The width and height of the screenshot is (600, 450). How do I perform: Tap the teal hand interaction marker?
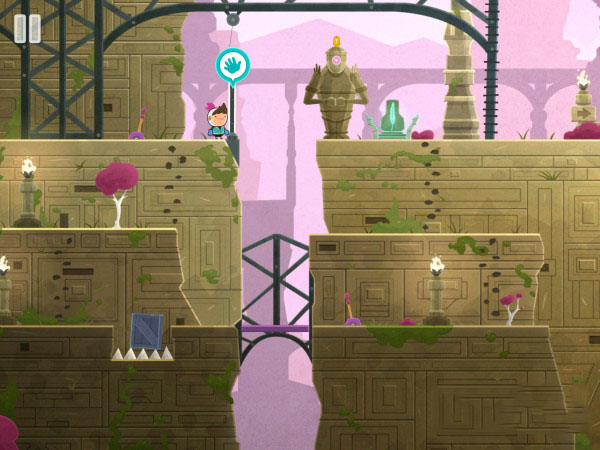(x=233, y=65)
